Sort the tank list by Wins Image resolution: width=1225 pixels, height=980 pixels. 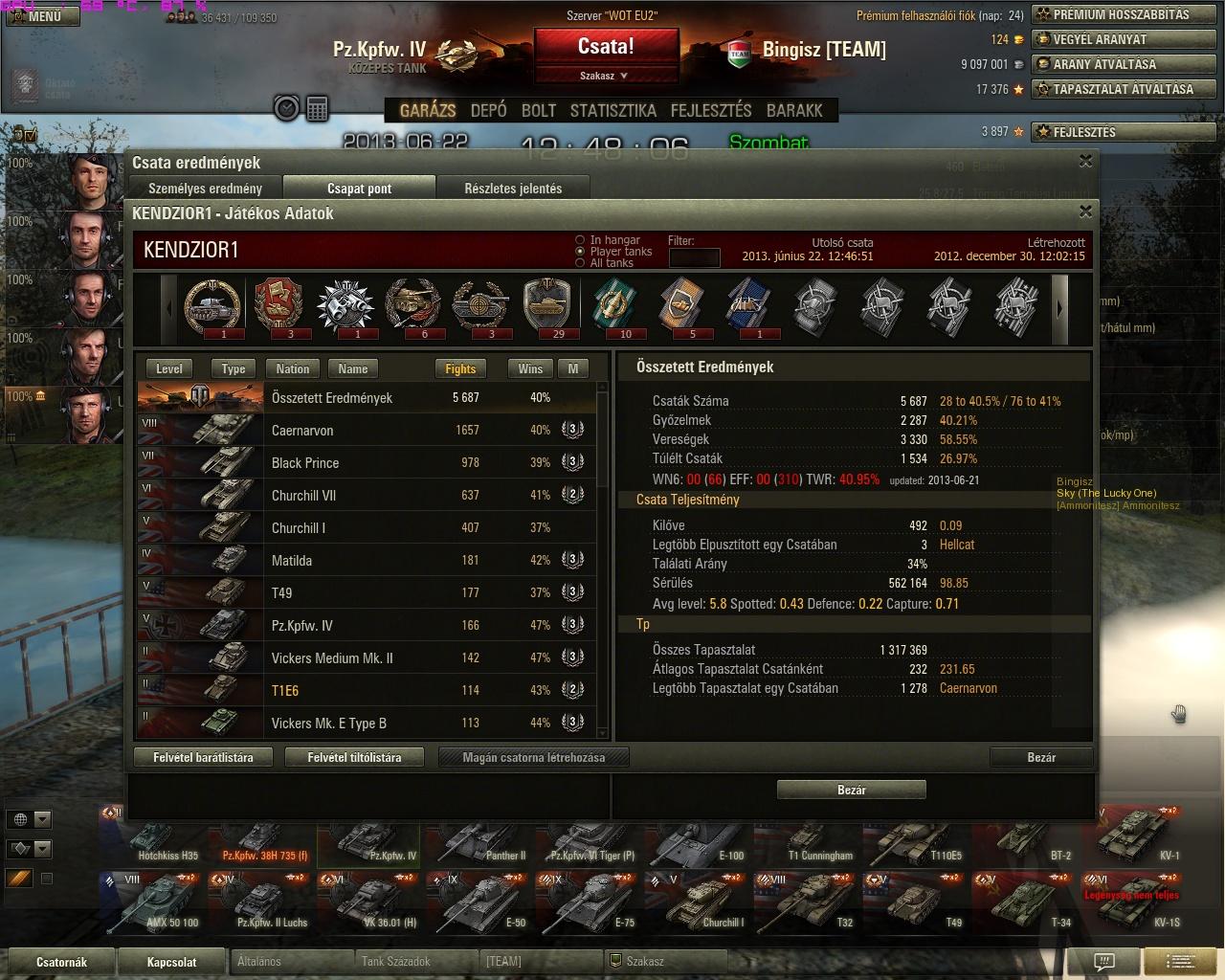[x=530, y=368]
